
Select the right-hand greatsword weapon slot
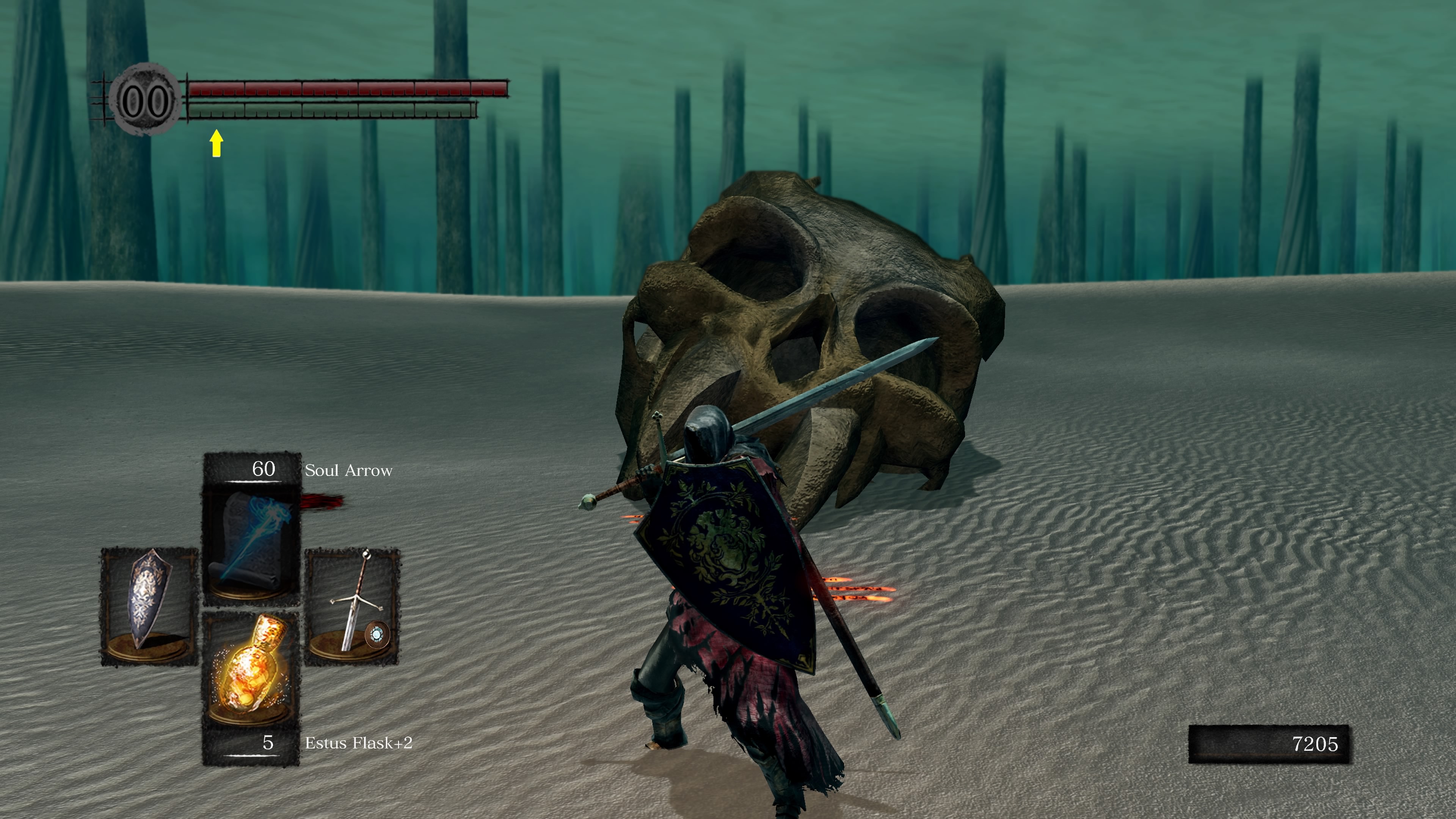pos(352,606)
